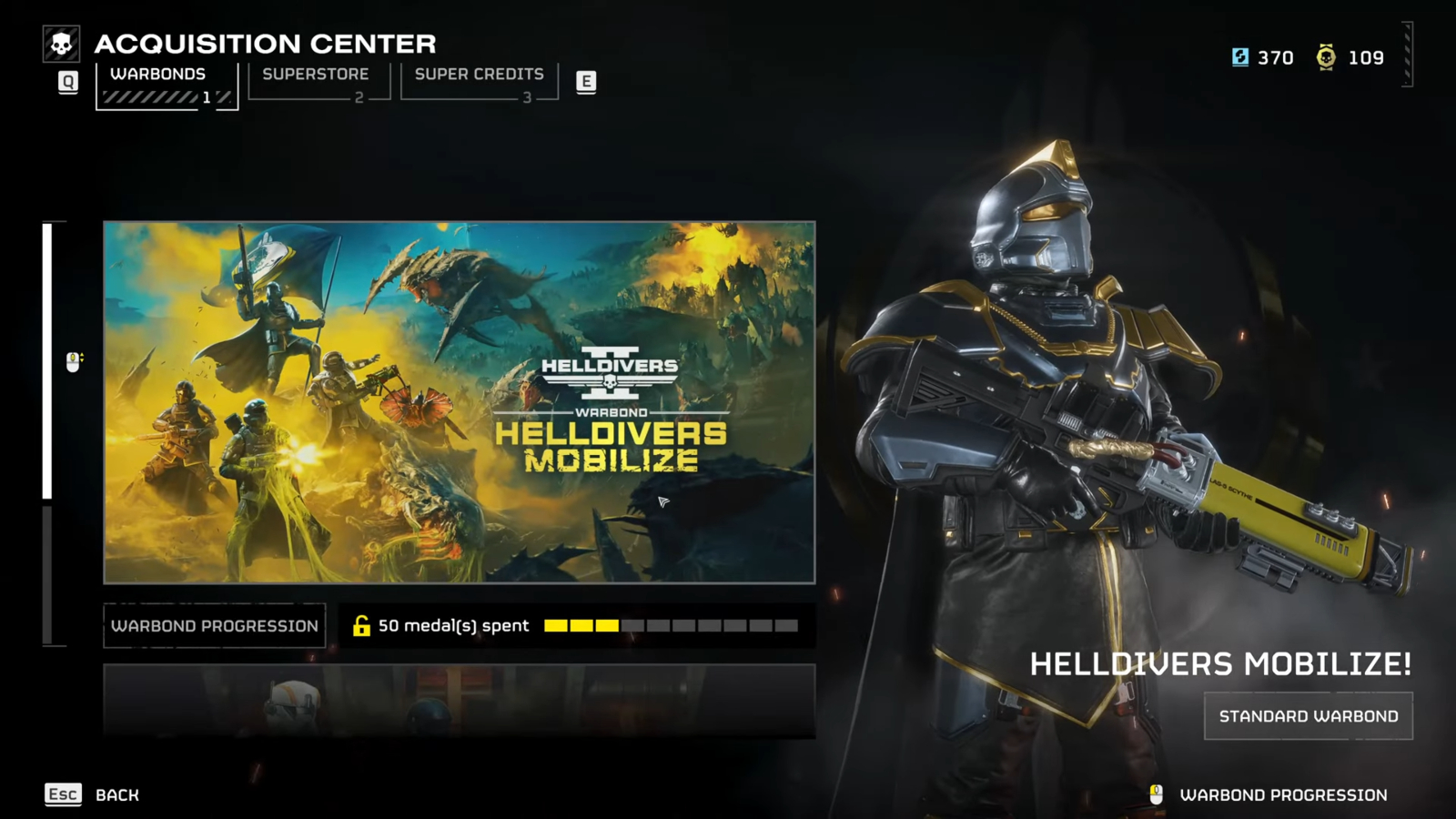Click the mouse scroll icon near the left scrollbar

point(72,361)
